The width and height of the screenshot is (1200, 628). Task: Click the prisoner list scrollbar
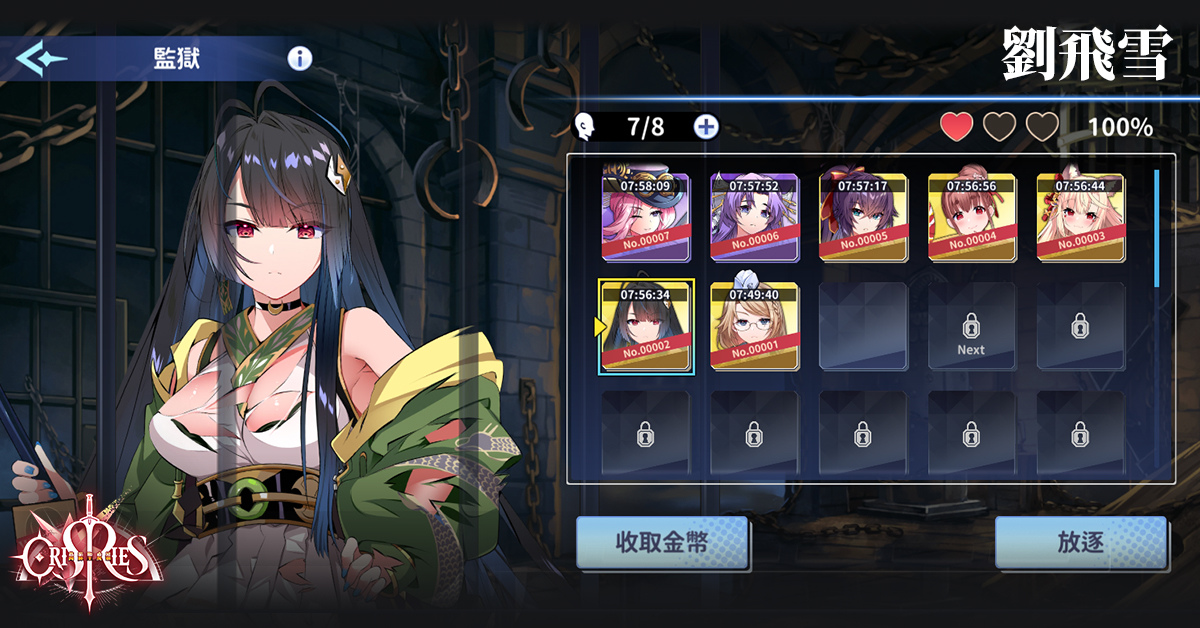pos(1157,228)
